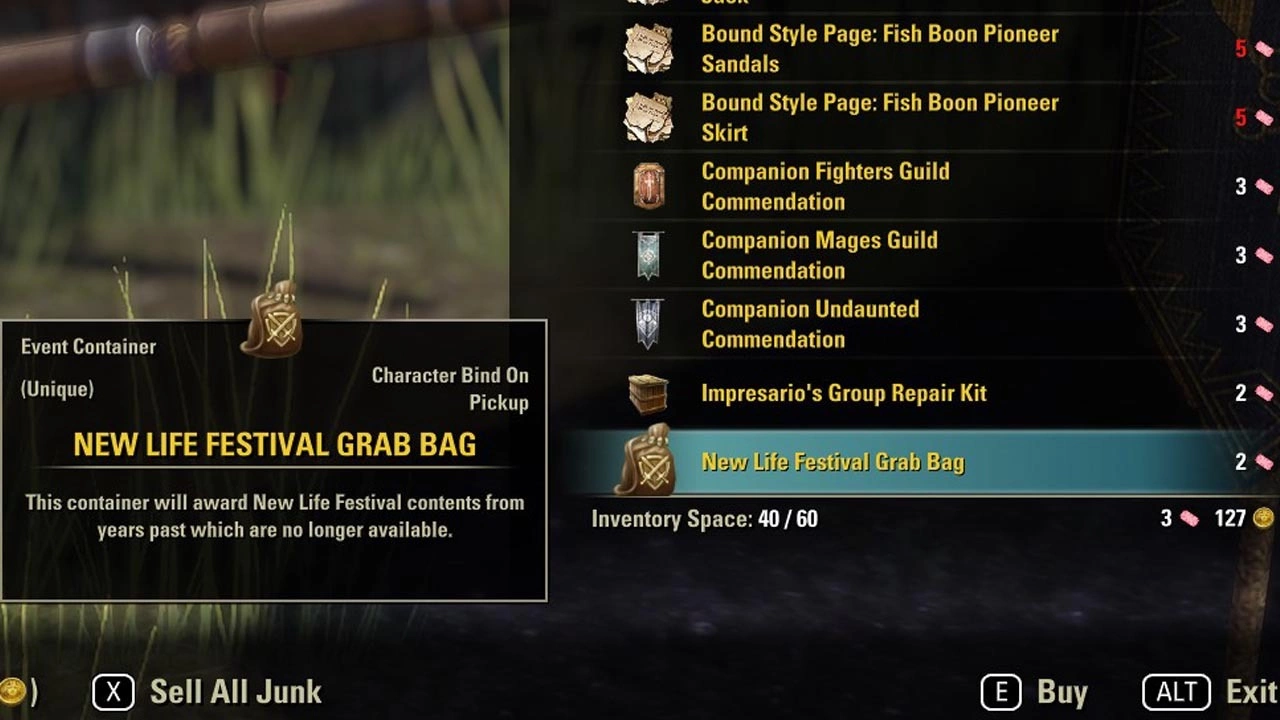1280x720 pixels.
Task: Click the Fighters Guild commendation icon
Action: 649,186
